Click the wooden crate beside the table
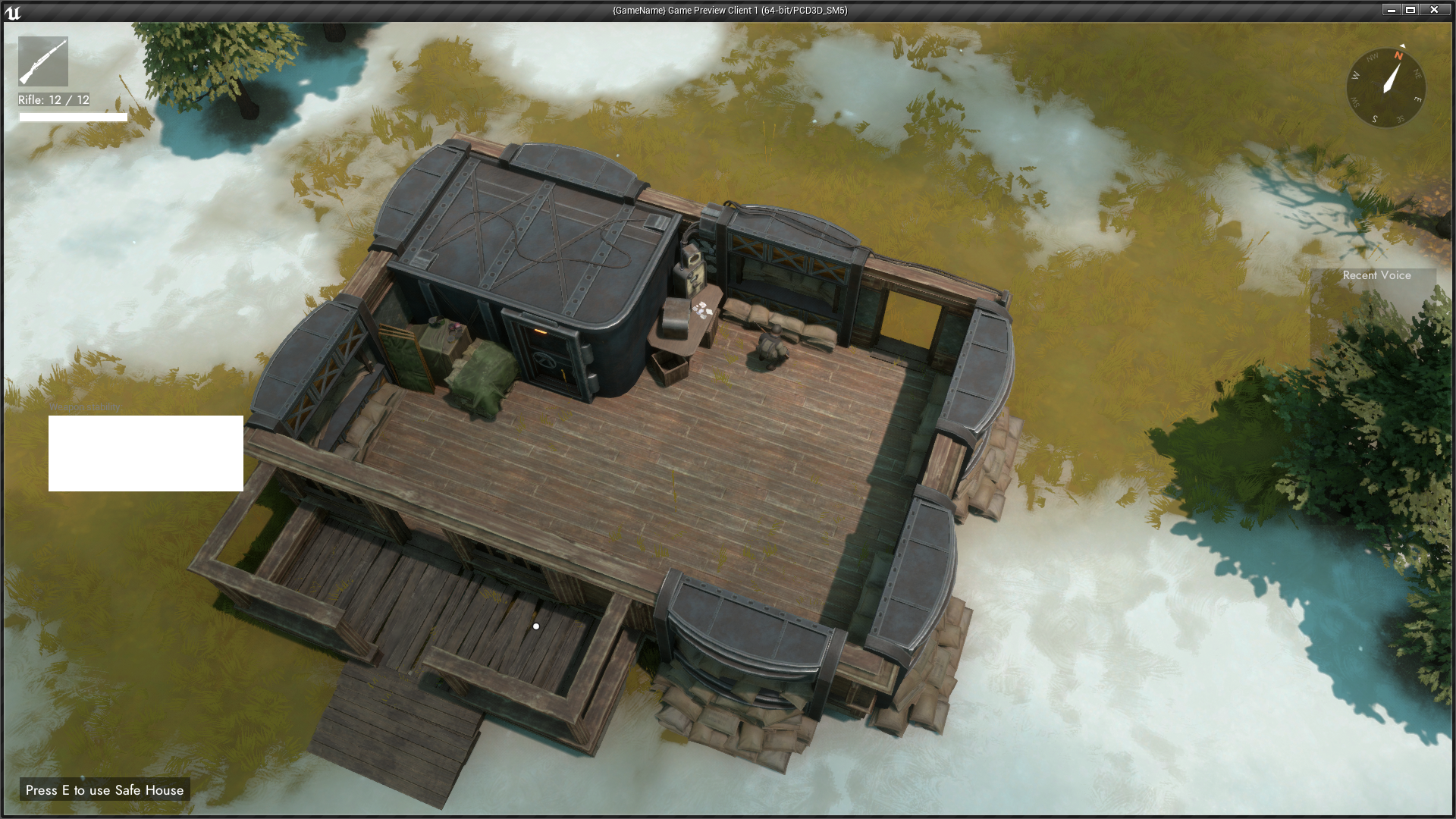Viewport: 1456px width, 819px height. coord(669,368)
